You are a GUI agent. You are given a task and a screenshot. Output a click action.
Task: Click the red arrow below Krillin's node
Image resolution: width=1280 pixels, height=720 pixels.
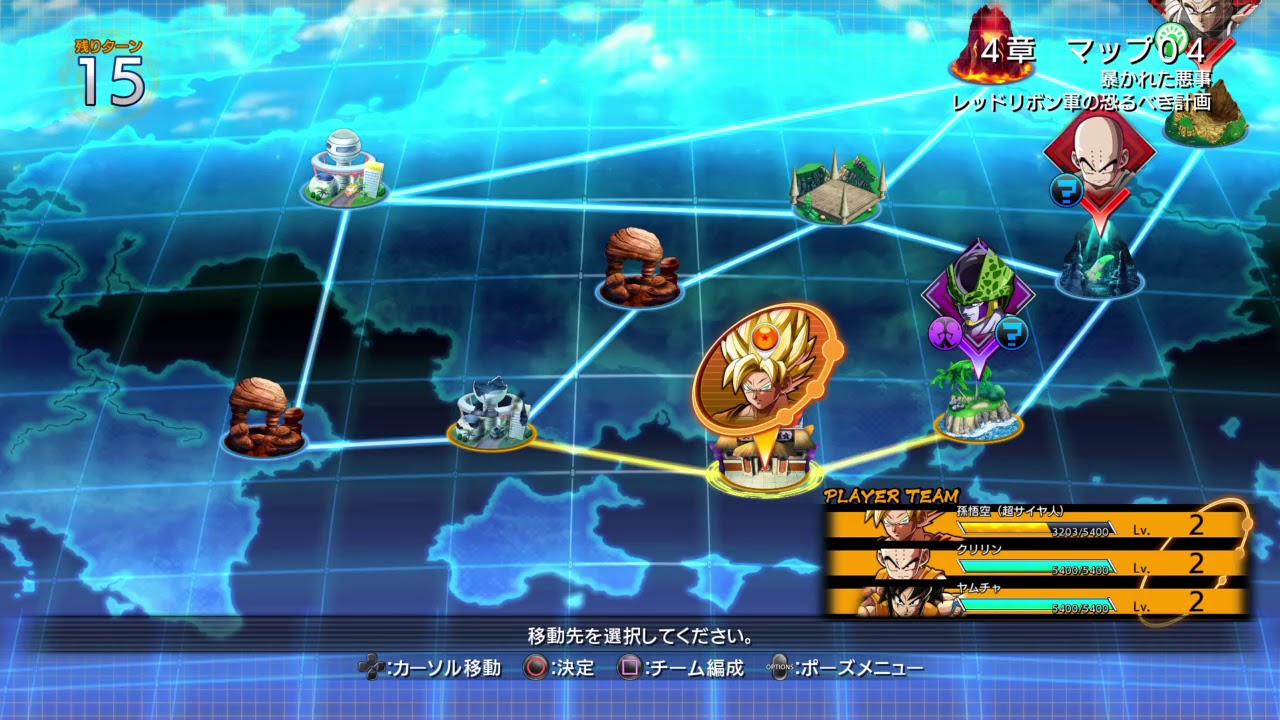[1100, 213]
